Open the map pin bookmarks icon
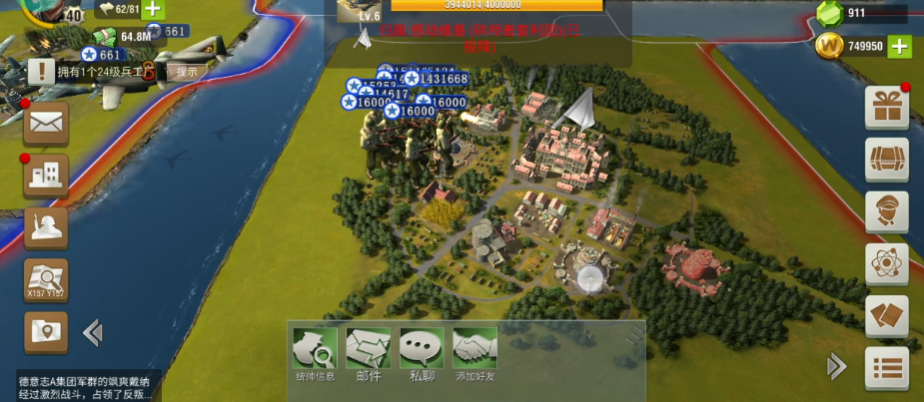The image size is (924, 402). 46,332
